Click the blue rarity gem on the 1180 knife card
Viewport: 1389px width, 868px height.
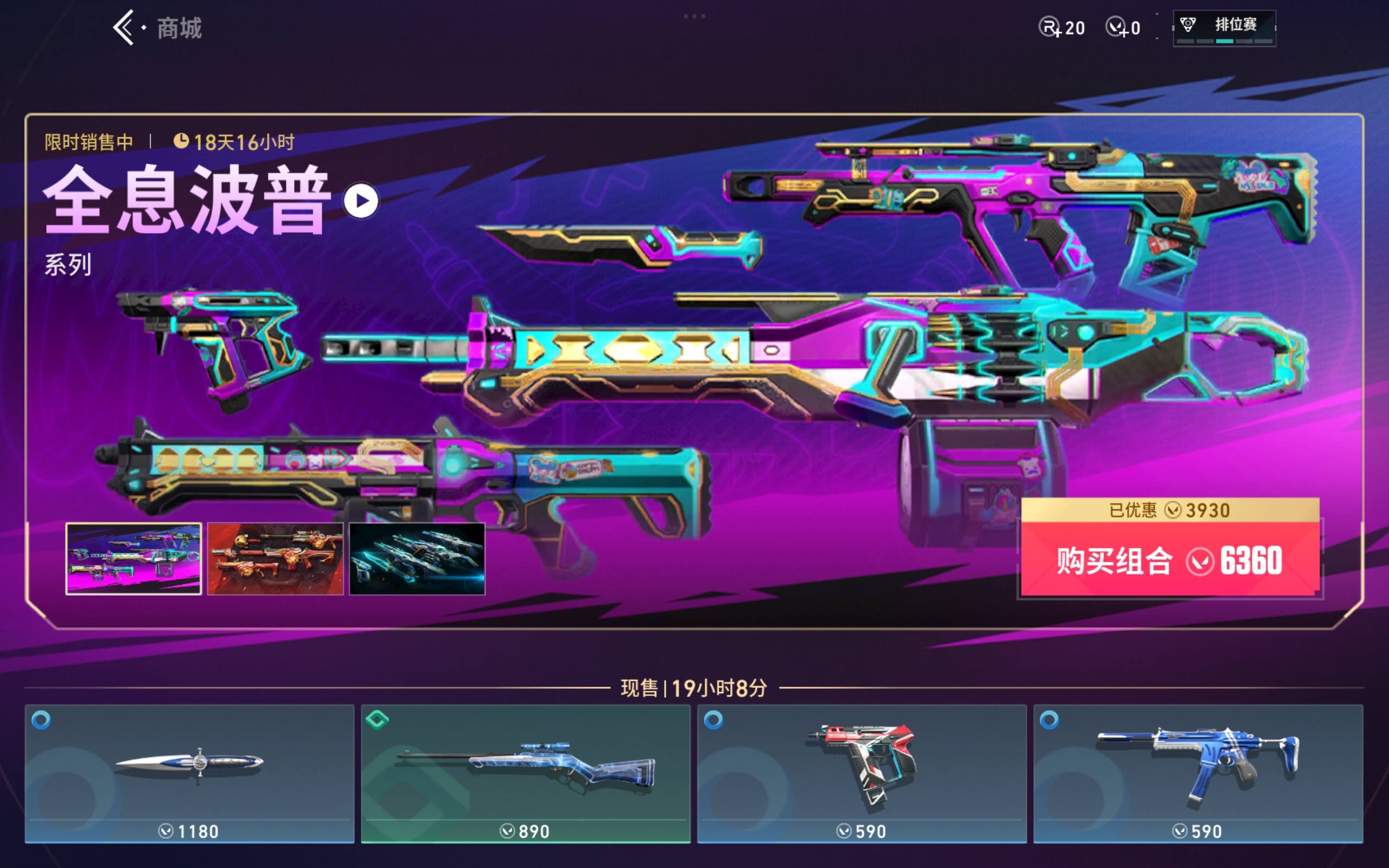[40, 721]
